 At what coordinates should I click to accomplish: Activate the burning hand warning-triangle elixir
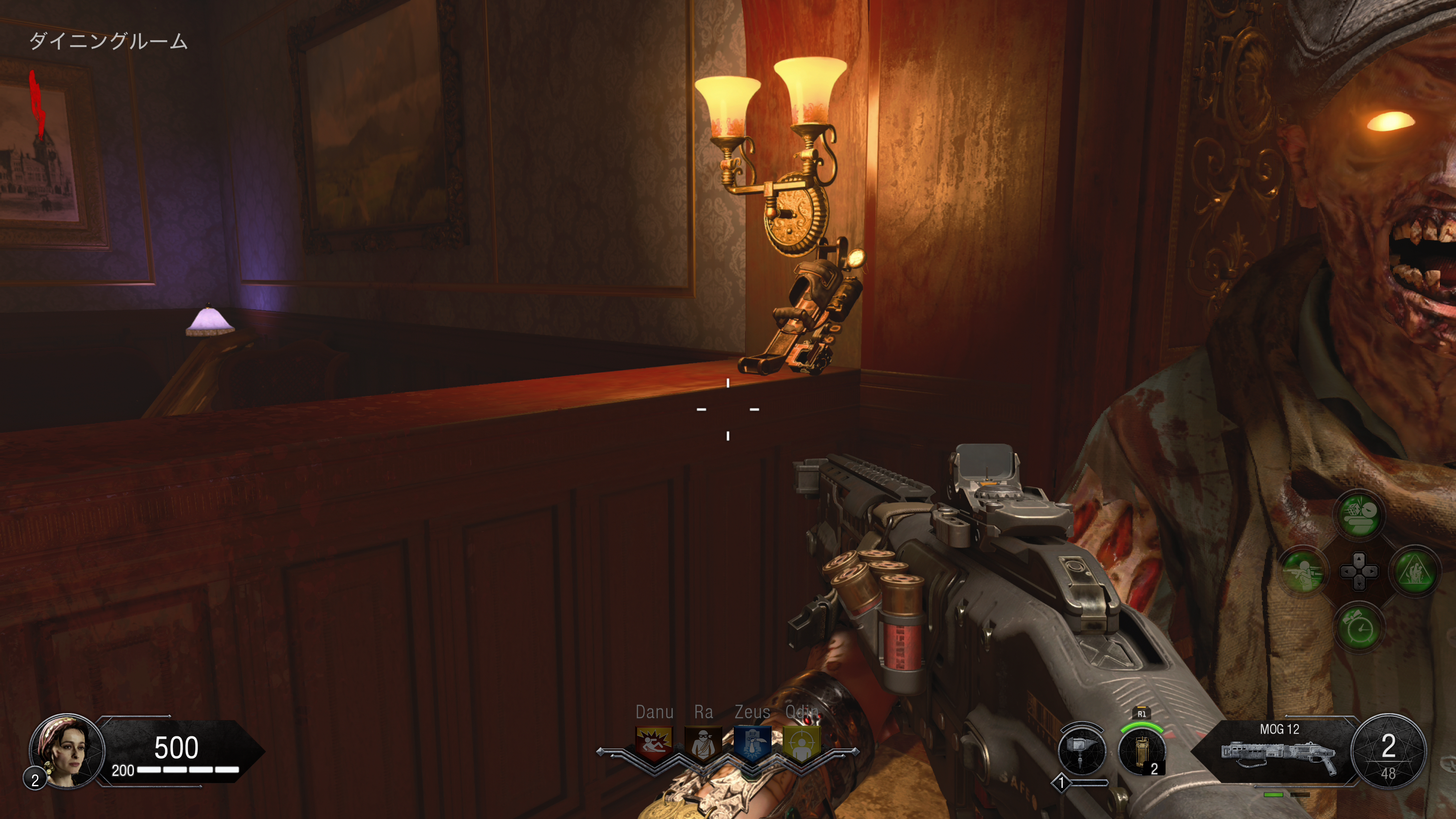tap(1415, 571)
